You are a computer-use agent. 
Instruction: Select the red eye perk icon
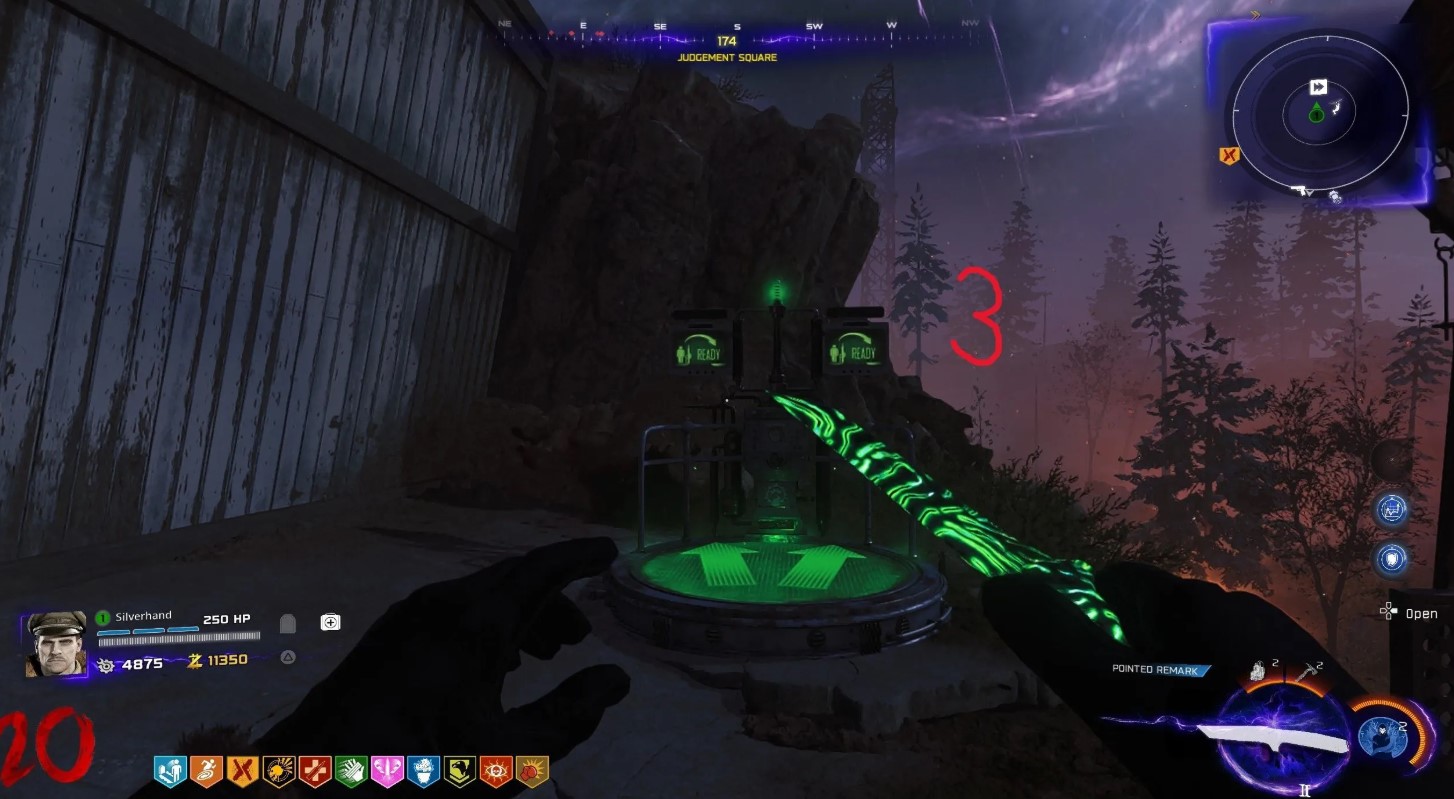496,770
